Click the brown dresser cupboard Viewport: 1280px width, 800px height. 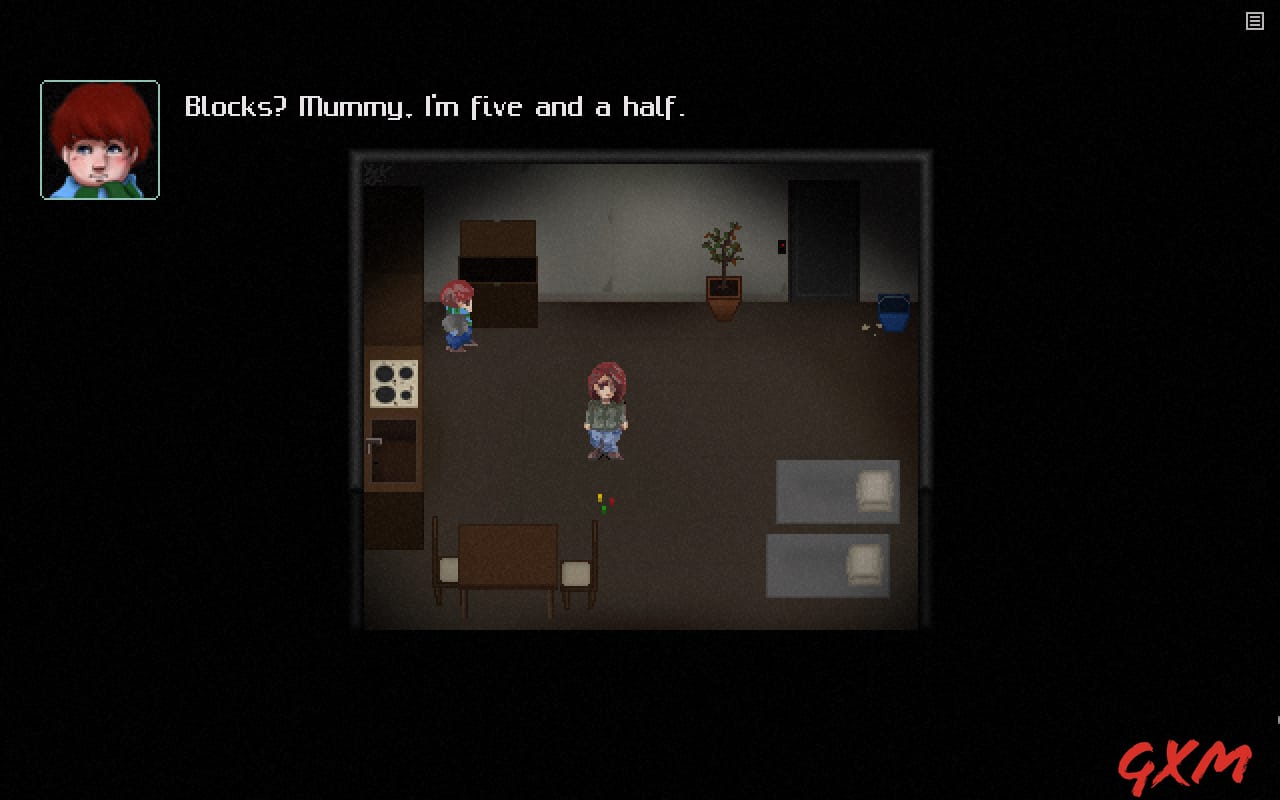coord(497,270)
